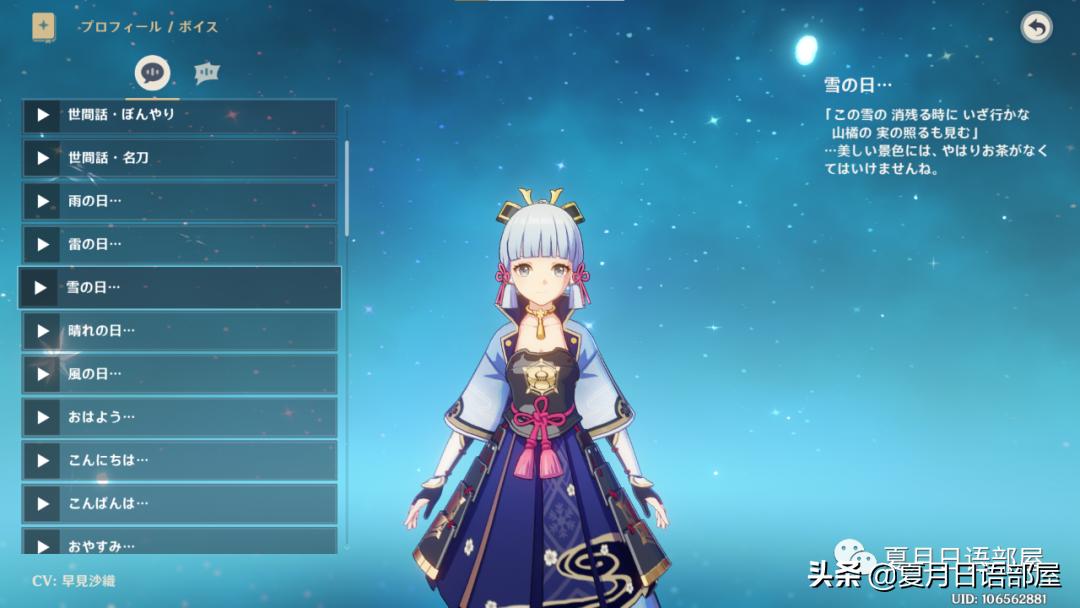Select the 雨の日 voice entry

[x=180, y=201]
